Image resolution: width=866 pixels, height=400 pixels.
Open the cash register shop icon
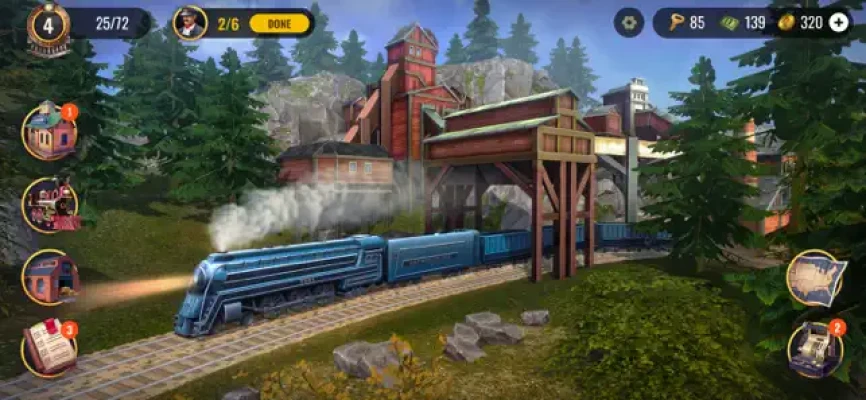(815, 348)
